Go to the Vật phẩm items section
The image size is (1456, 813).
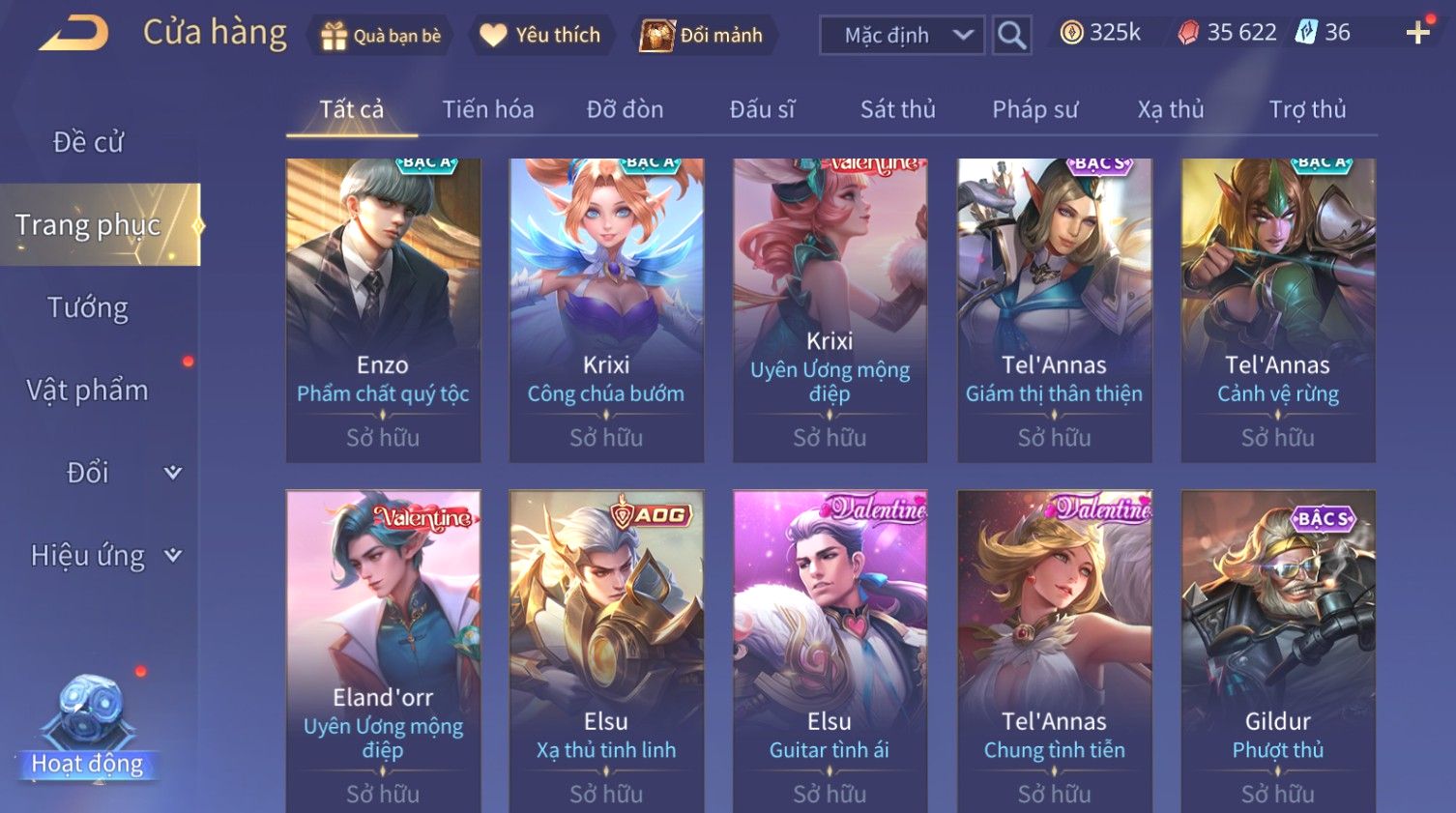click(x=88, y=391)
